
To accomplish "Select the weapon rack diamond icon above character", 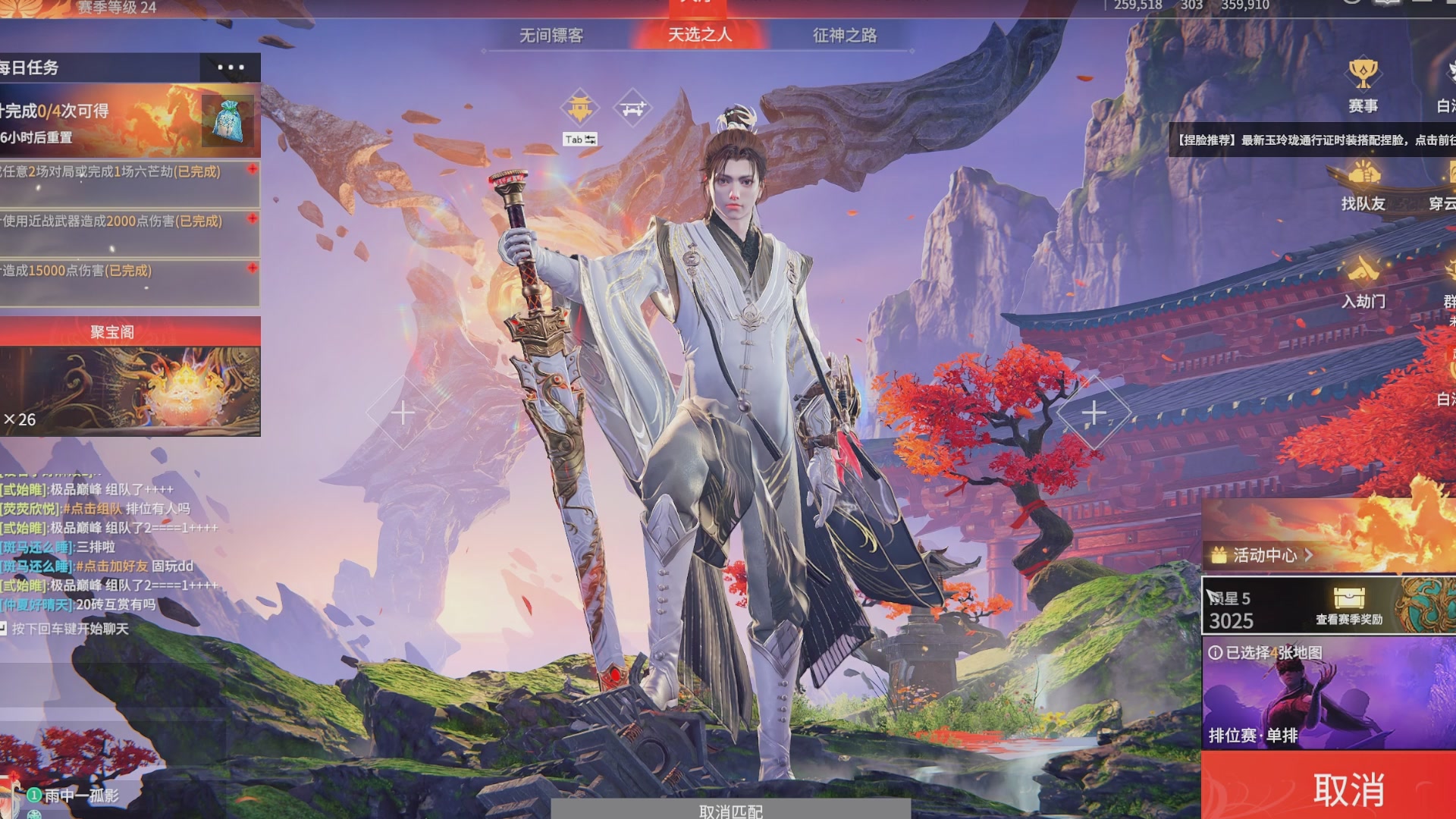I will click(632, 107).
